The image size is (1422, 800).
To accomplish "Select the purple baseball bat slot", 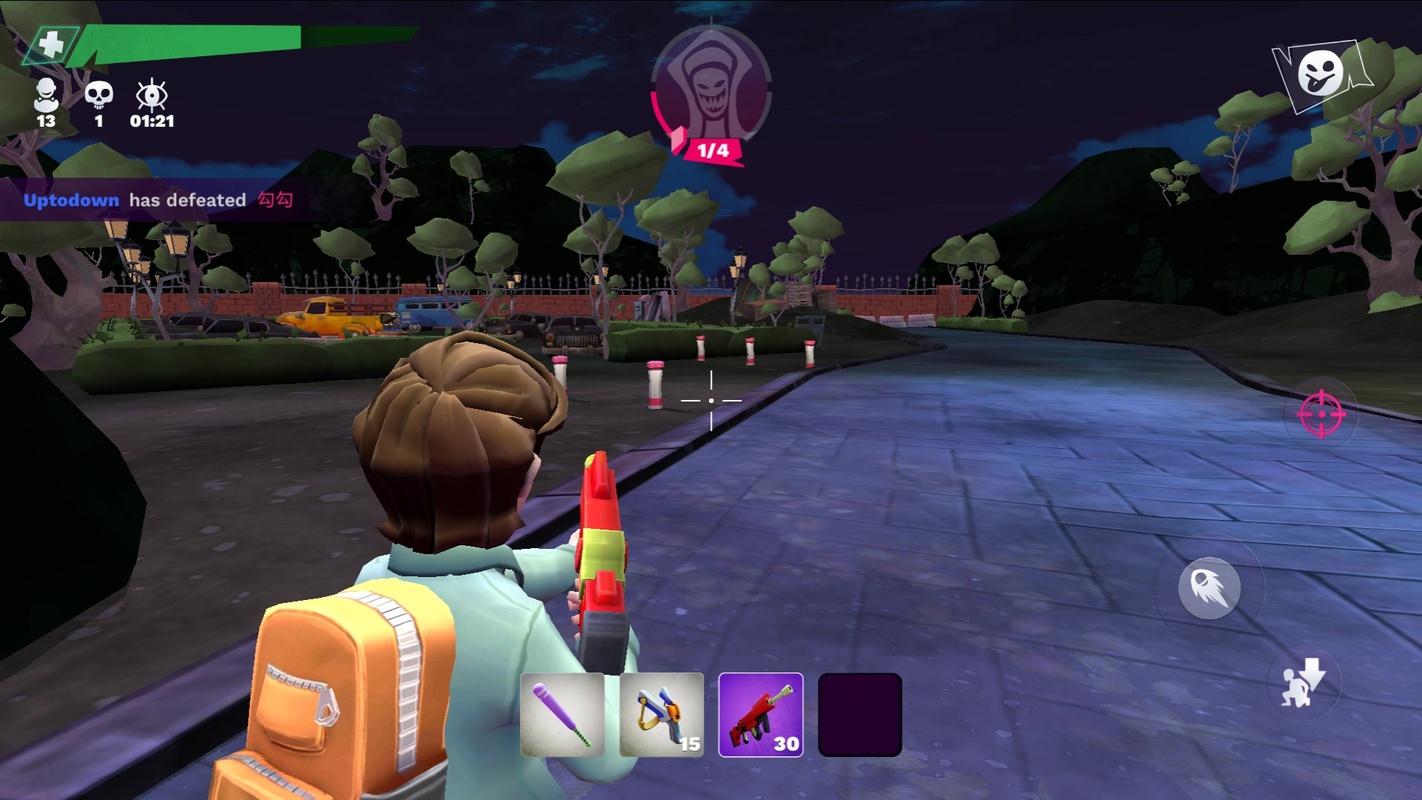I will click(562, 714).
